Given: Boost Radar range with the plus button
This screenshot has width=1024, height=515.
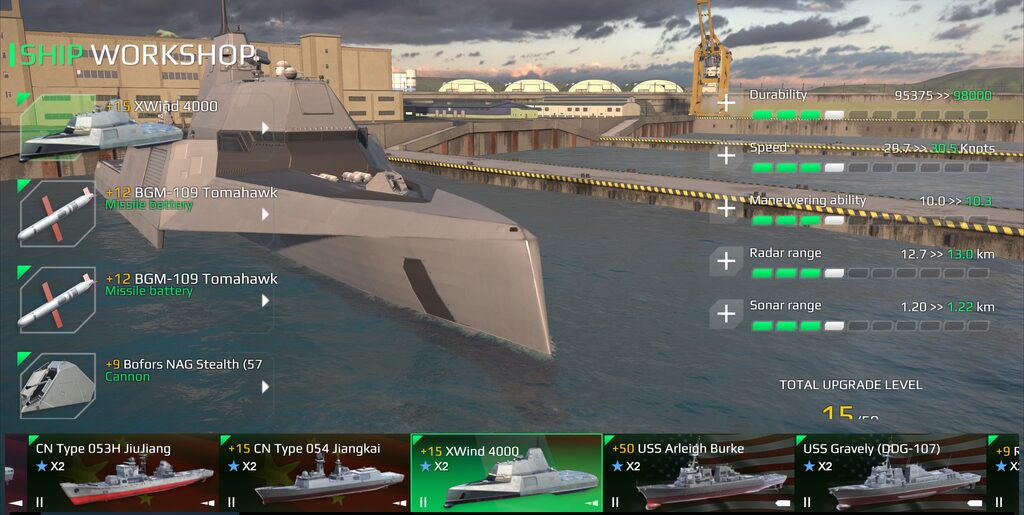Looking at the screenshot, I should [x=725, y=262].
